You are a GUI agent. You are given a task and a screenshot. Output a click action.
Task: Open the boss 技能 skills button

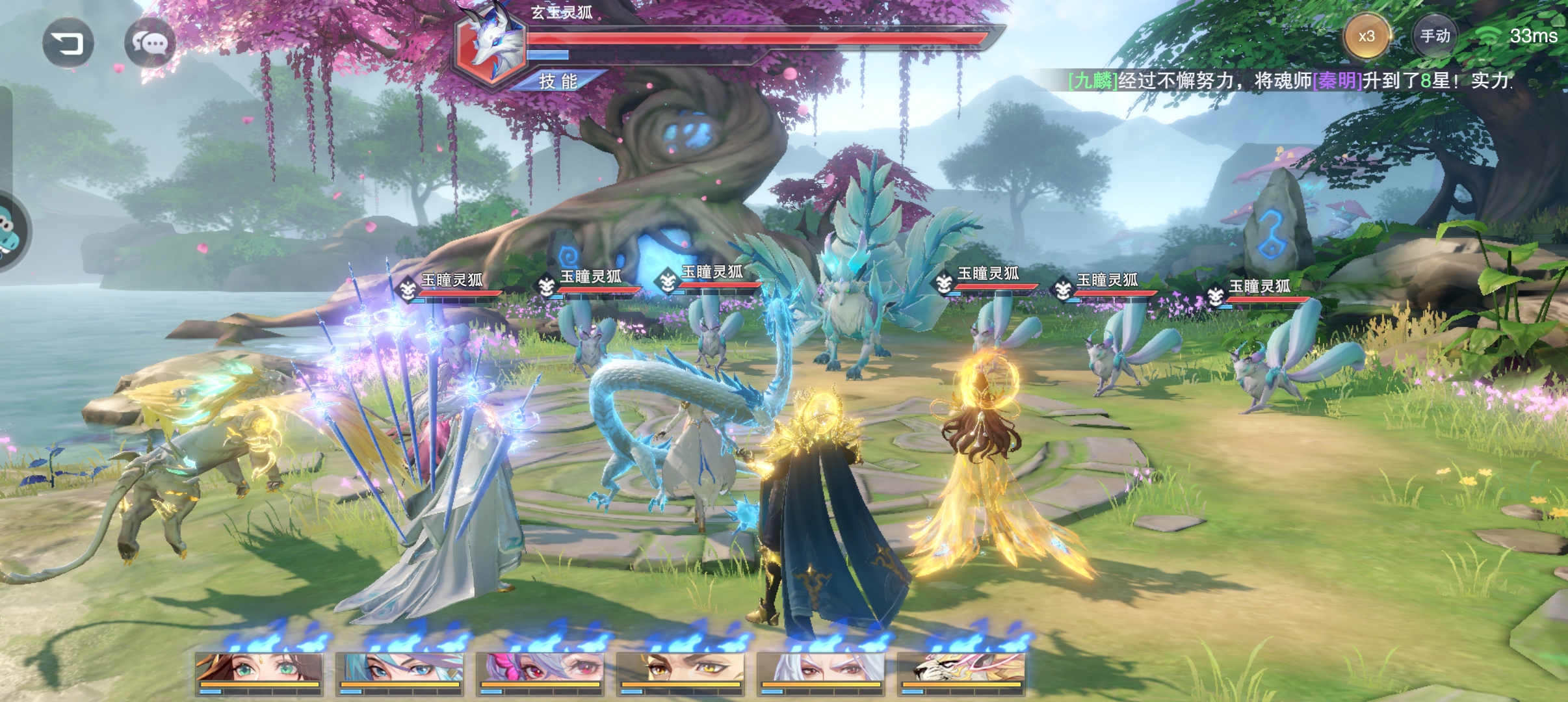click(558, 81)
